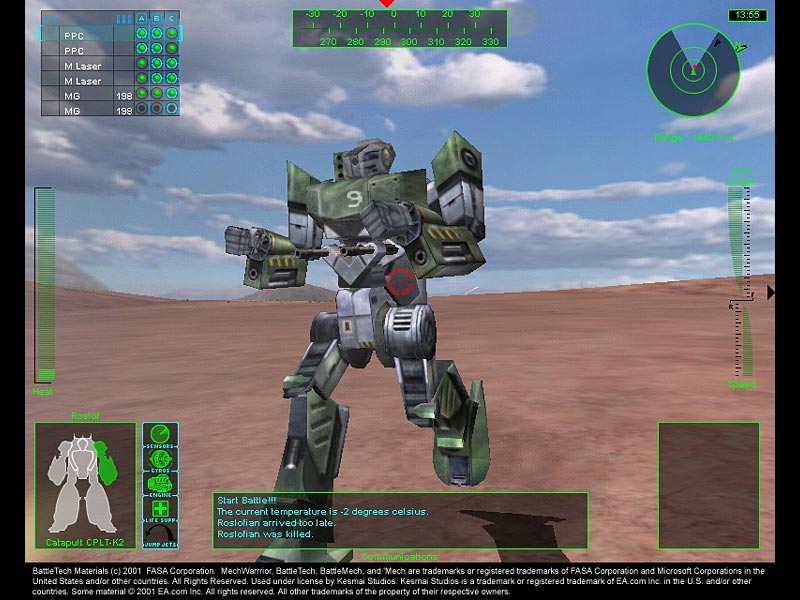
Task: Click the Life Support status icon
Action: point(160,508)
